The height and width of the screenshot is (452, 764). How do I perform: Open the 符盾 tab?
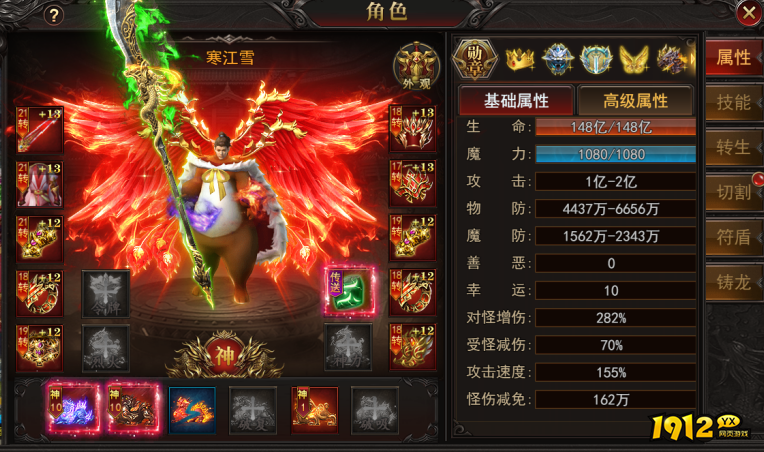pyautogui.click(x=733, y=237)
